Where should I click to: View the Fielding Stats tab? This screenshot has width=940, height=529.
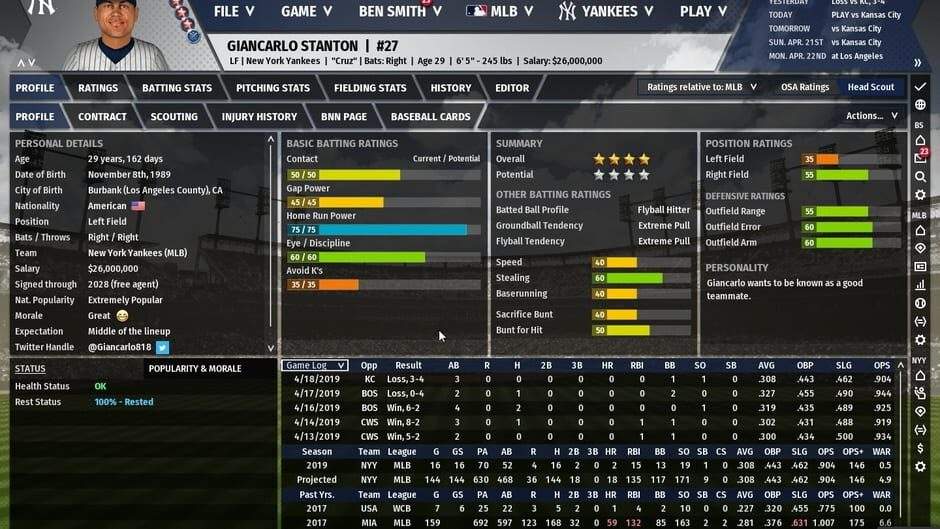pyautogui.click(x=370, y=88)
